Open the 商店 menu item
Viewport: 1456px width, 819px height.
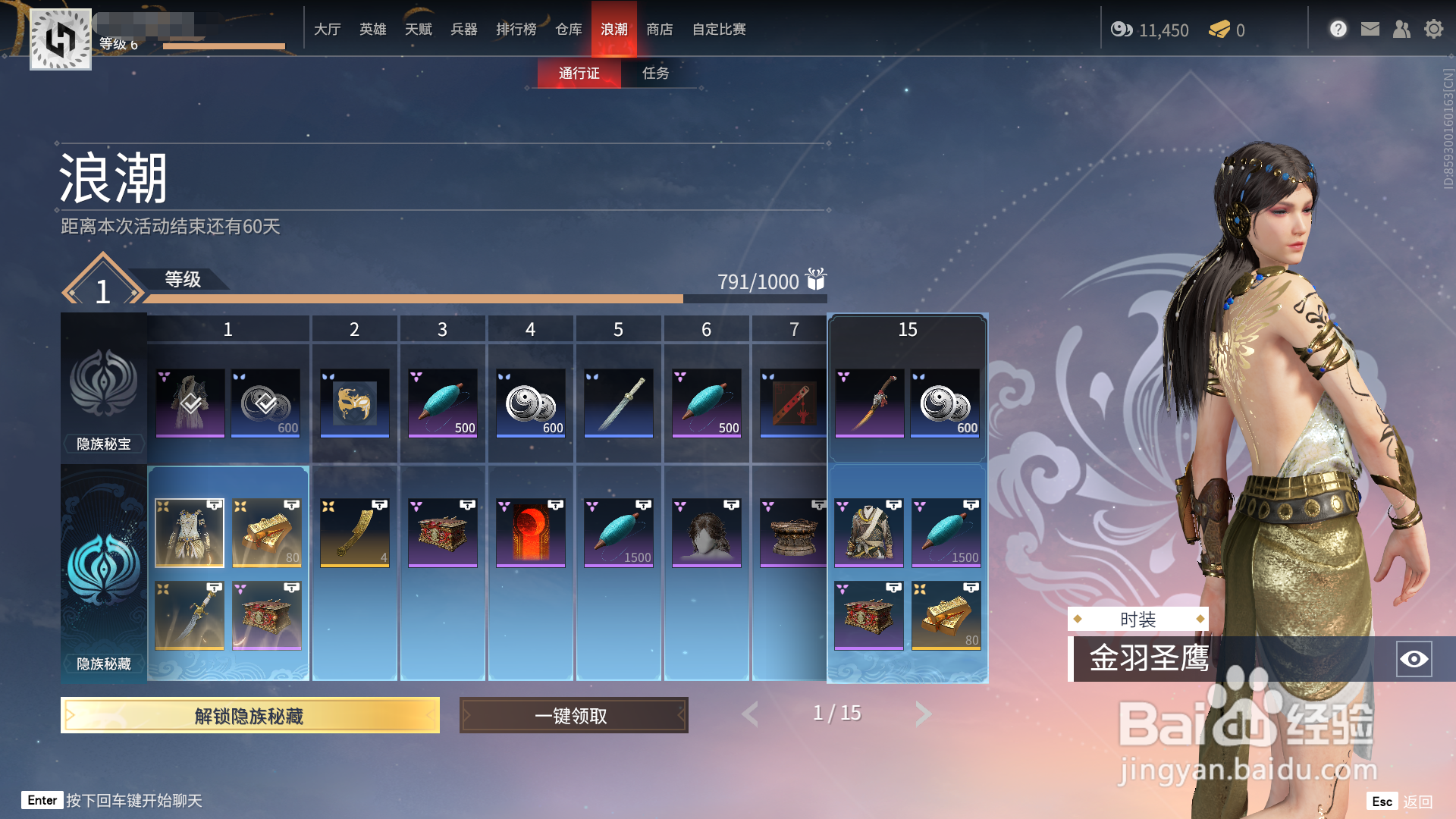click(659, 29)
